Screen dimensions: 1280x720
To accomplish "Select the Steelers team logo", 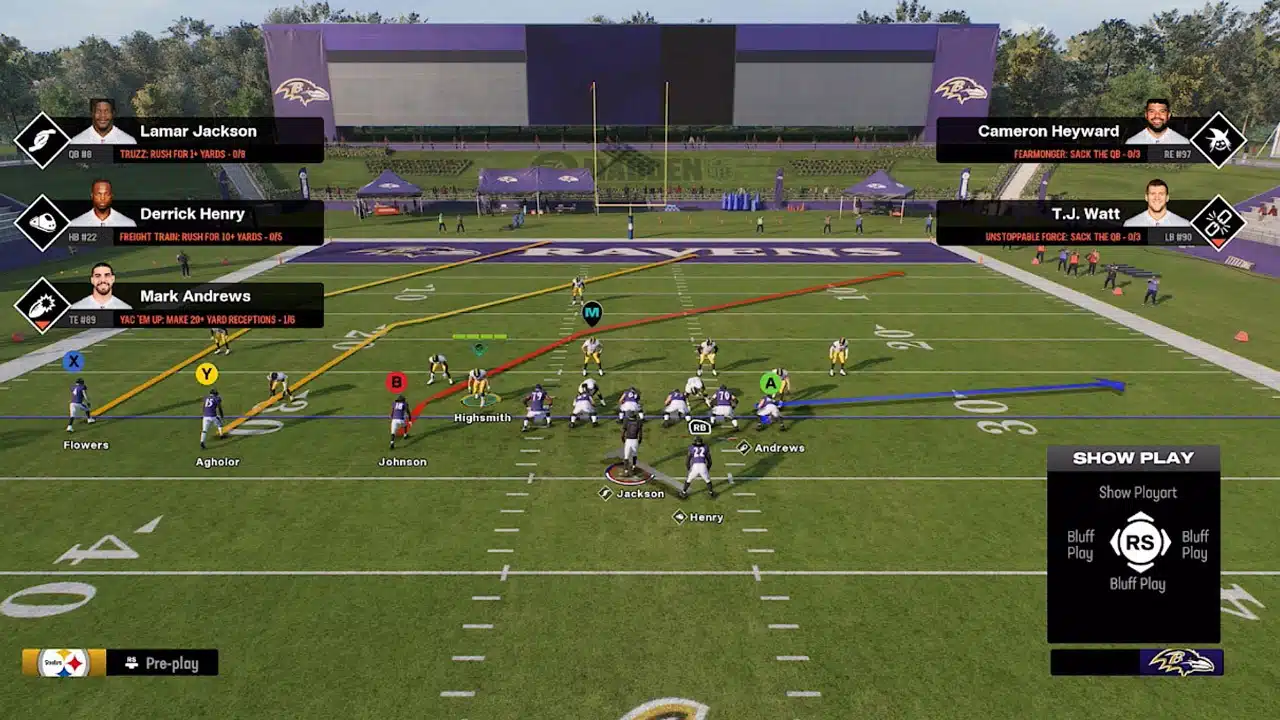I will [64, 663].
